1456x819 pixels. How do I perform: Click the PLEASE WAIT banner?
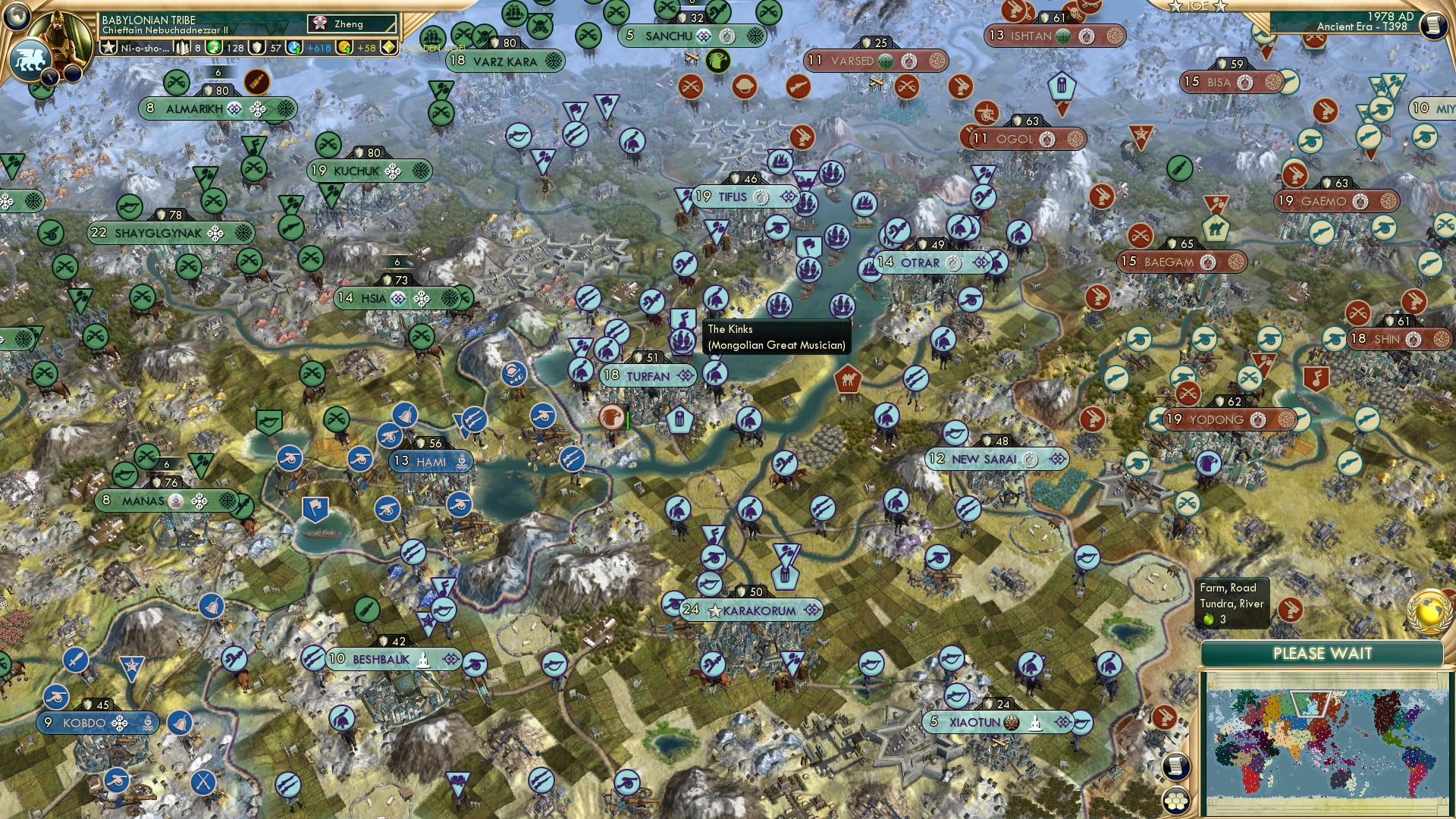coord(1323,653)
